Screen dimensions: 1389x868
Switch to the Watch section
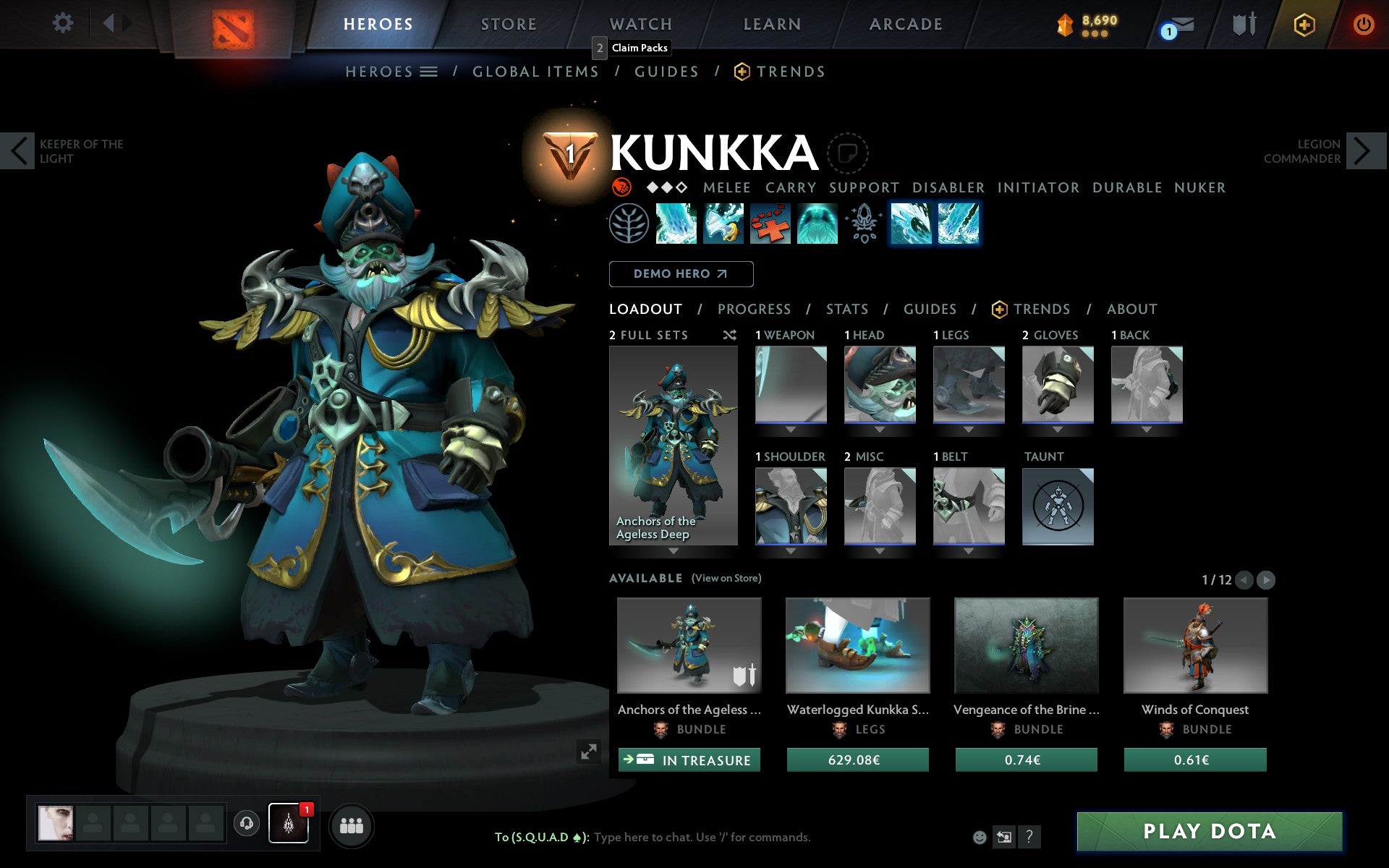coord(640,24)
